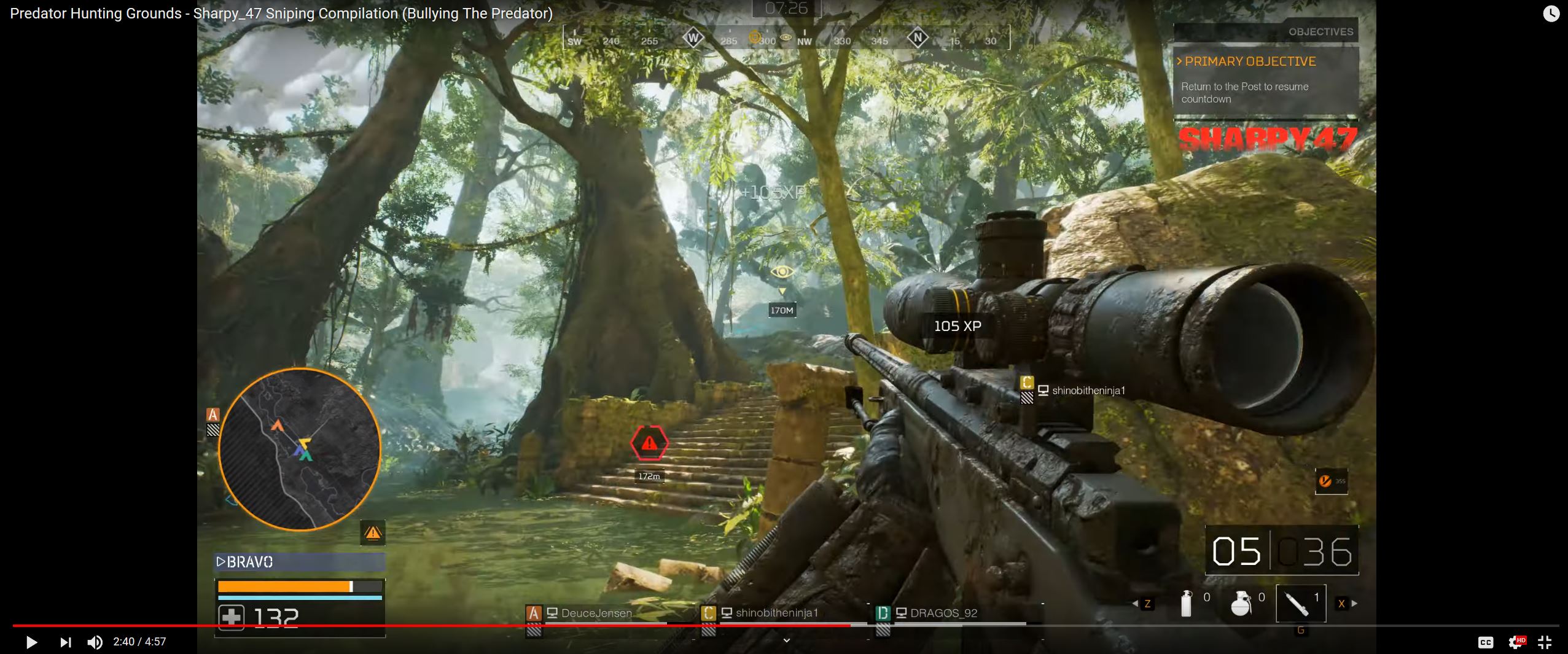Toggle closed captions on the video
Screen dimensions: 1568x654
[x=1485, y=642]
